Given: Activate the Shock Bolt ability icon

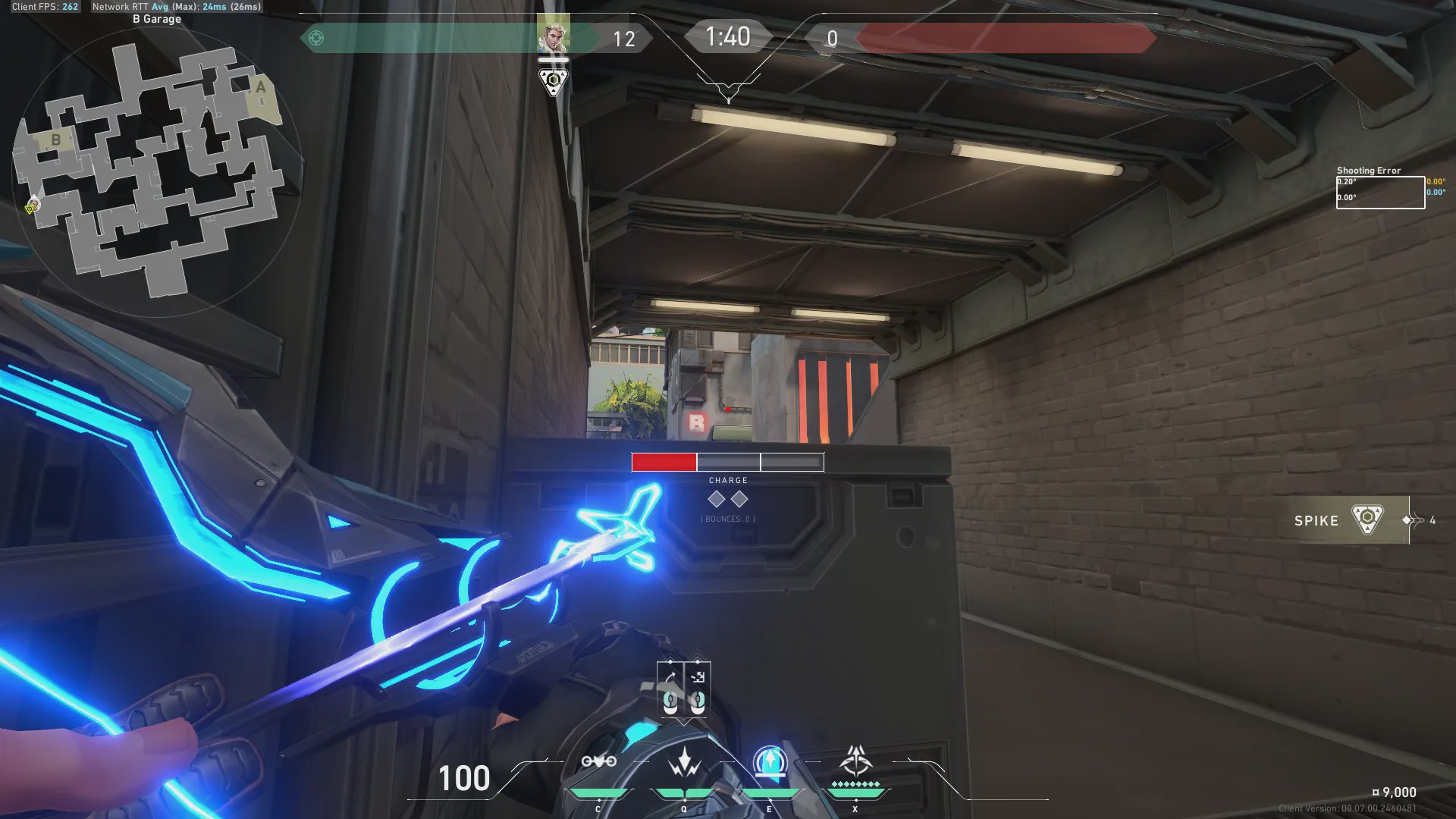Looking at the screenshot, I should [684, 761].
